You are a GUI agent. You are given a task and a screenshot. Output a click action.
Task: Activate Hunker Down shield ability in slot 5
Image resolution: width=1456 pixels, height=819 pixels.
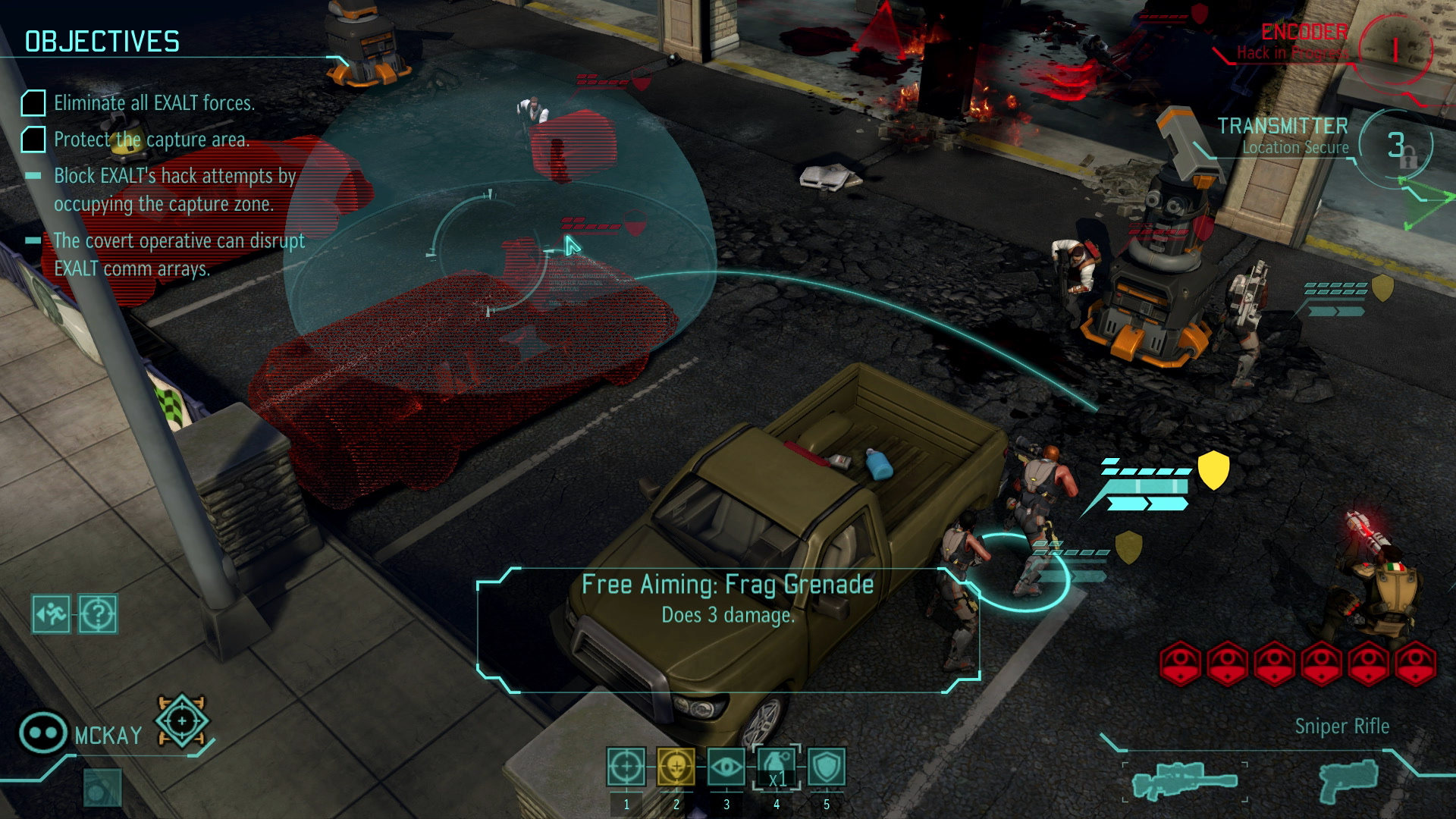click(x=826, y=768)
